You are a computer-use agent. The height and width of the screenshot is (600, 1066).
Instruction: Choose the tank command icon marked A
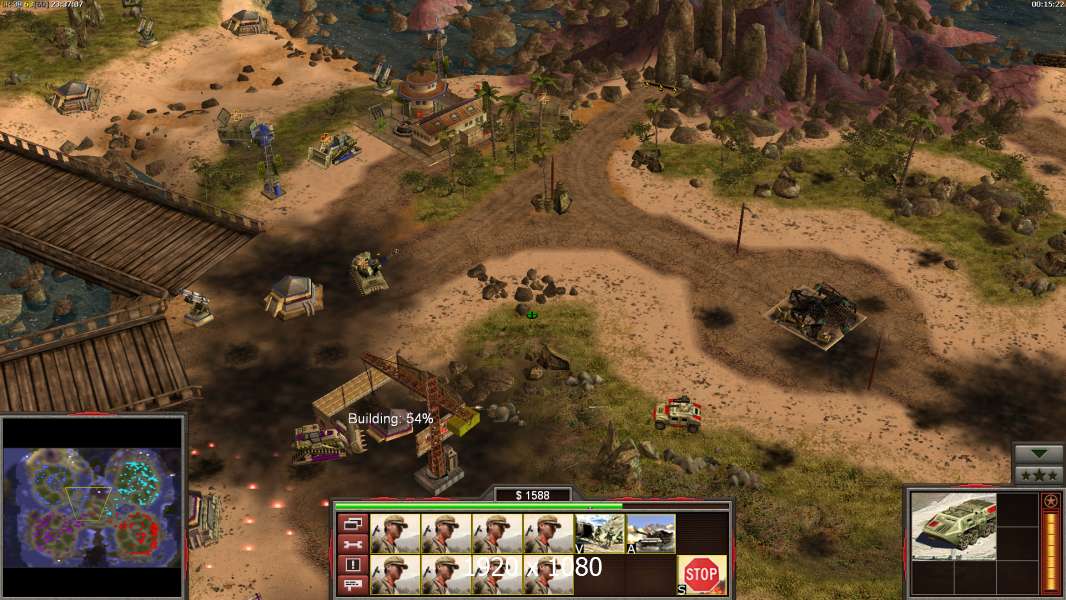coord(651,533)
